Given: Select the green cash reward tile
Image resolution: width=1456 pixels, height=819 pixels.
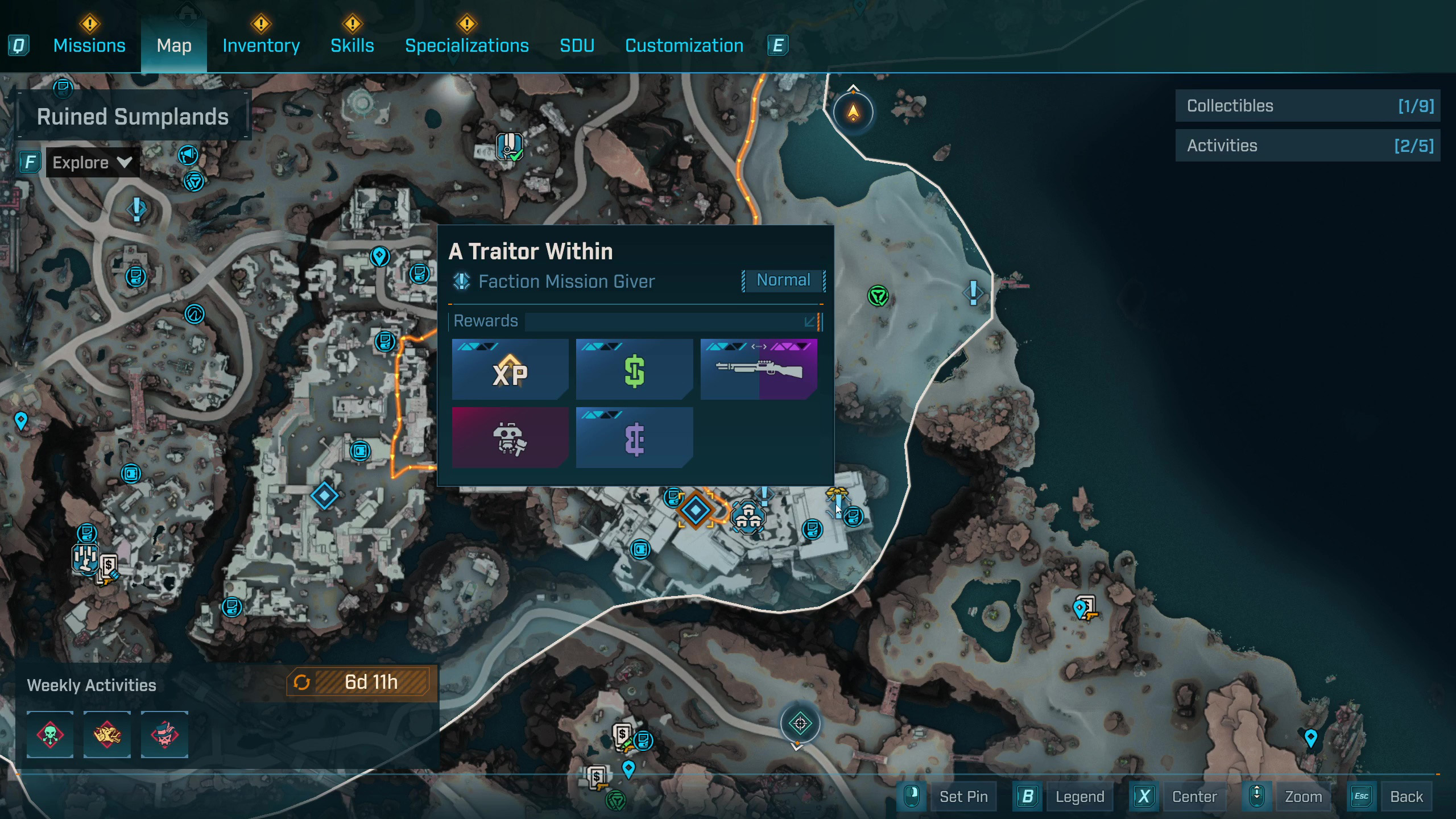Looking at the screenshot, I should click(x=634, y=369).
